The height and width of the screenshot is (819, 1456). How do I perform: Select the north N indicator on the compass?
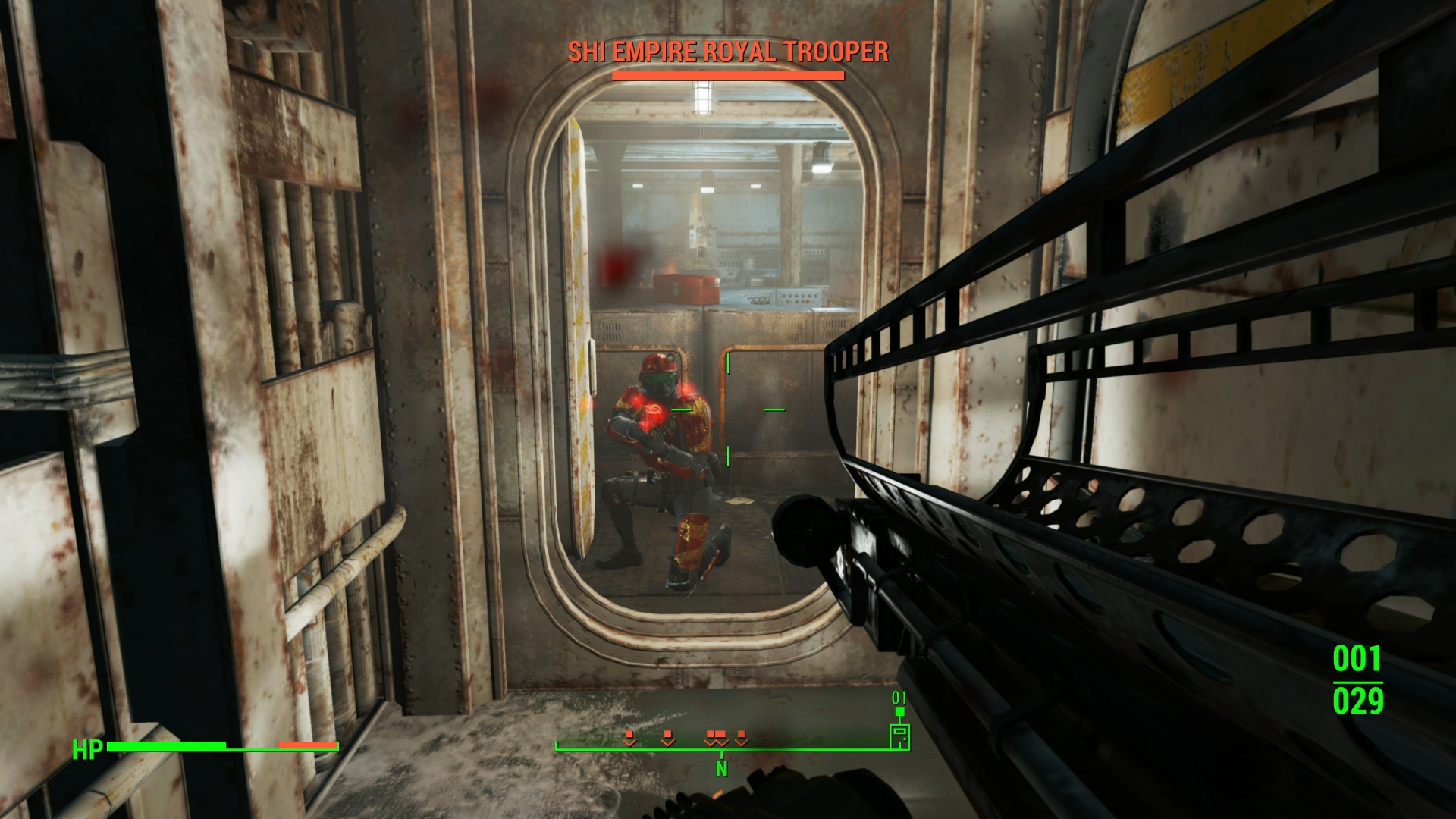[x=721, y=768]
